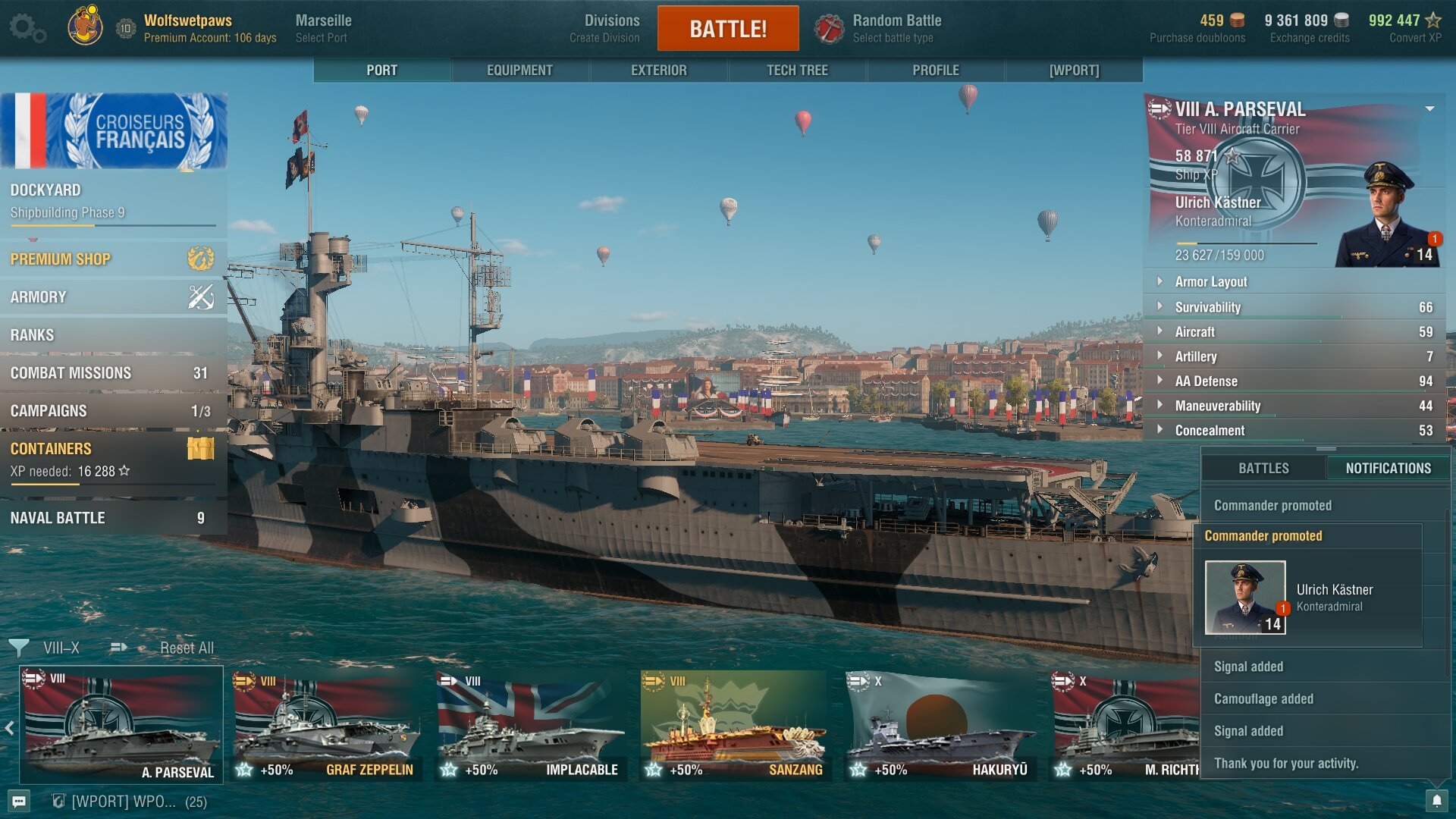Image resolution: width=1456 pixels, height=819 pixels.
Task: Pick the Implacable ship tile
Action: (x=531, y=725)
